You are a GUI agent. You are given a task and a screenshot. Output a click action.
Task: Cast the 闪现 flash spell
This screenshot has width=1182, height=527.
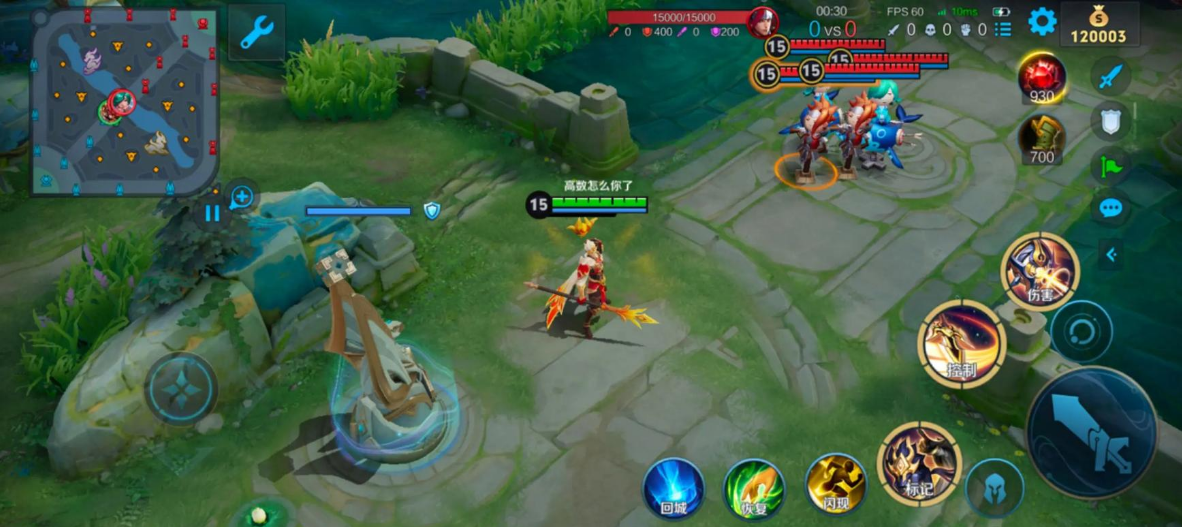(x=836, y=486)
